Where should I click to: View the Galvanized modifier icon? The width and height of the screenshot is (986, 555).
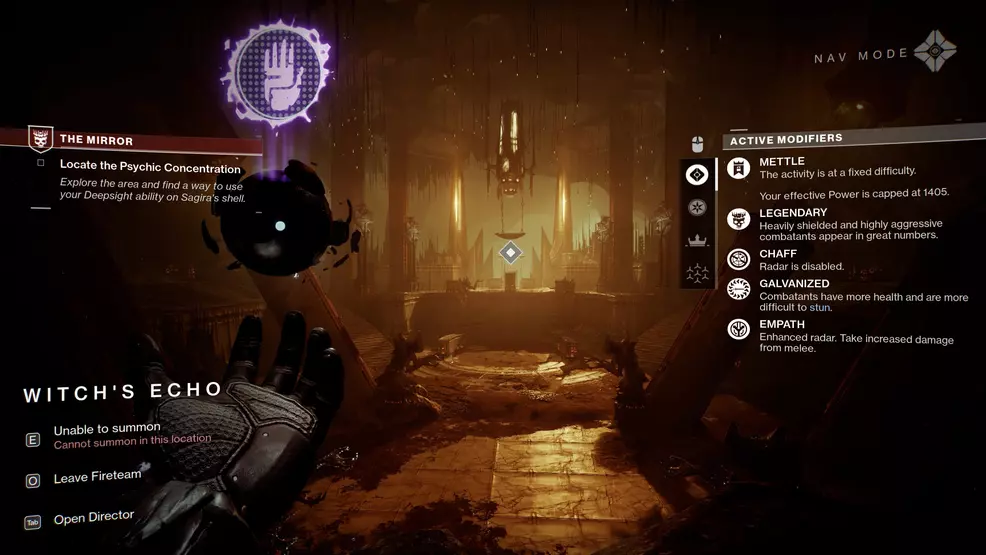point(739,289)
